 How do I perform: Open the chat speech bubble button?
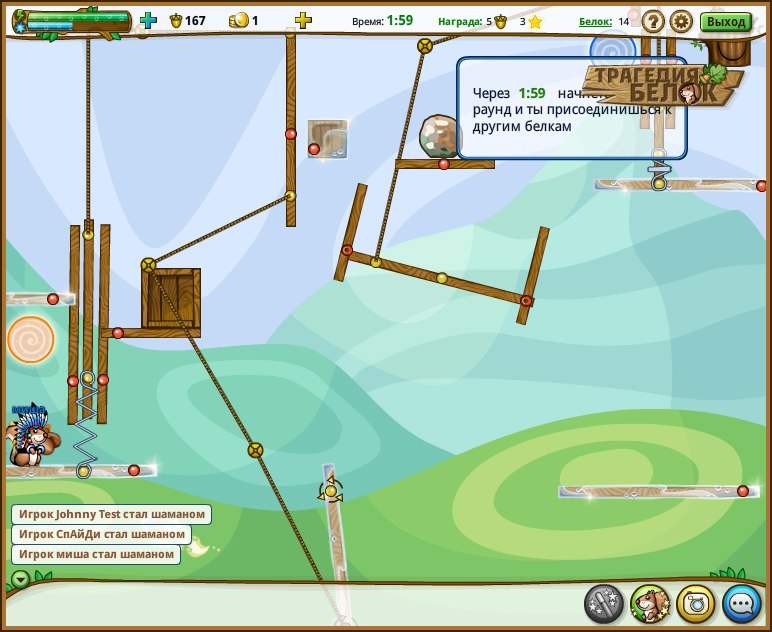[x=741, y=604]
